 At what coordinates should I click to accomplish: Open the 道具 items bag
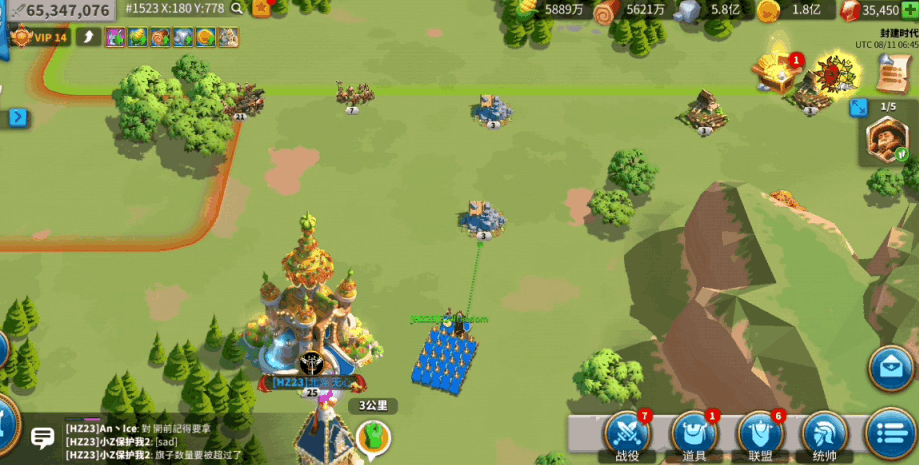coord(694,433)
